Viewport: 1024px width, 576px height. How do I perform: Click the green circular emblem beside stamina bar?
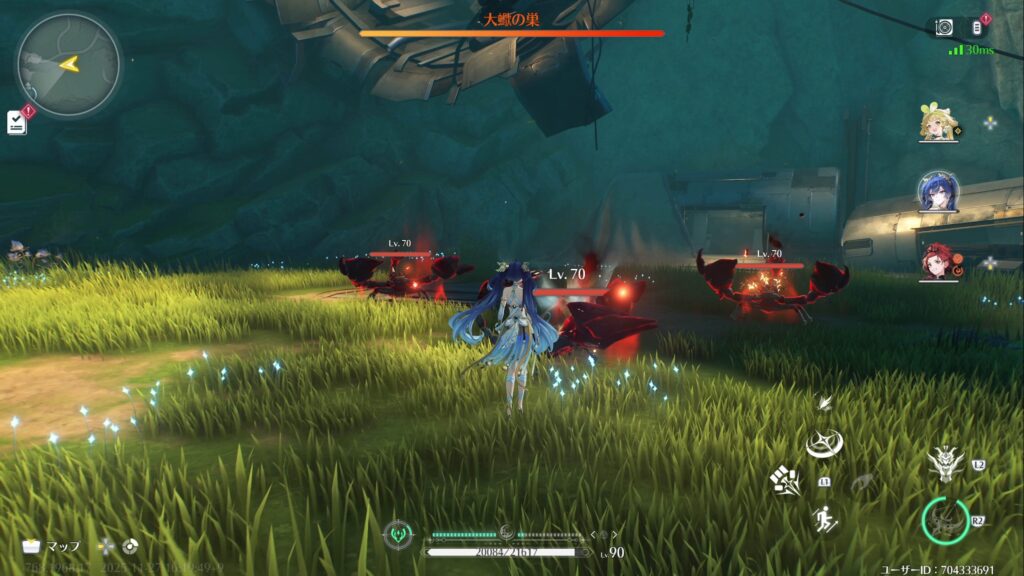(397, 535)
